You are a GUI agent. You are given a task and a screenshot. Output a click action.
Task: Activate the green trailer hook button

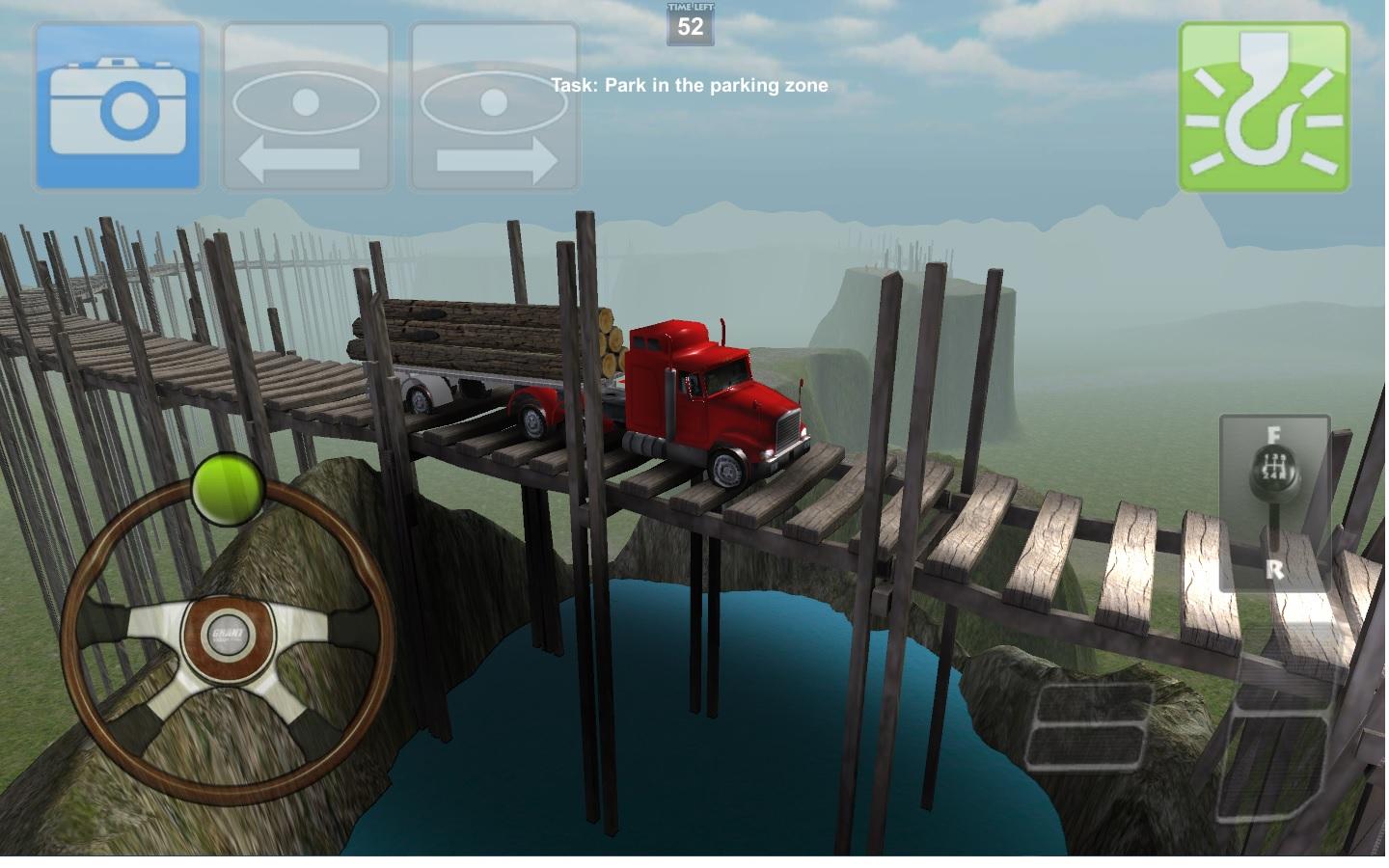coord(1264,106)
